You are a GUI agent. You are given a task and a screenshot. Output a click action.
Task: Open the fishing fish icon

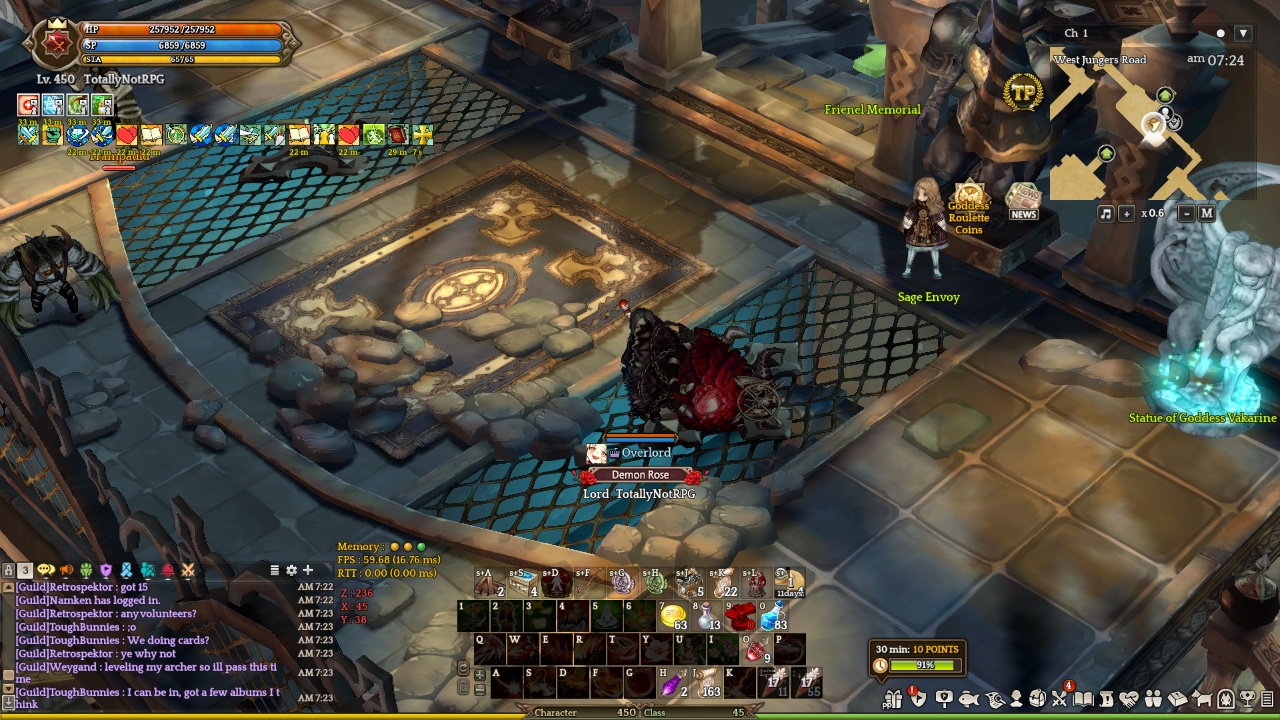[968, 699]
